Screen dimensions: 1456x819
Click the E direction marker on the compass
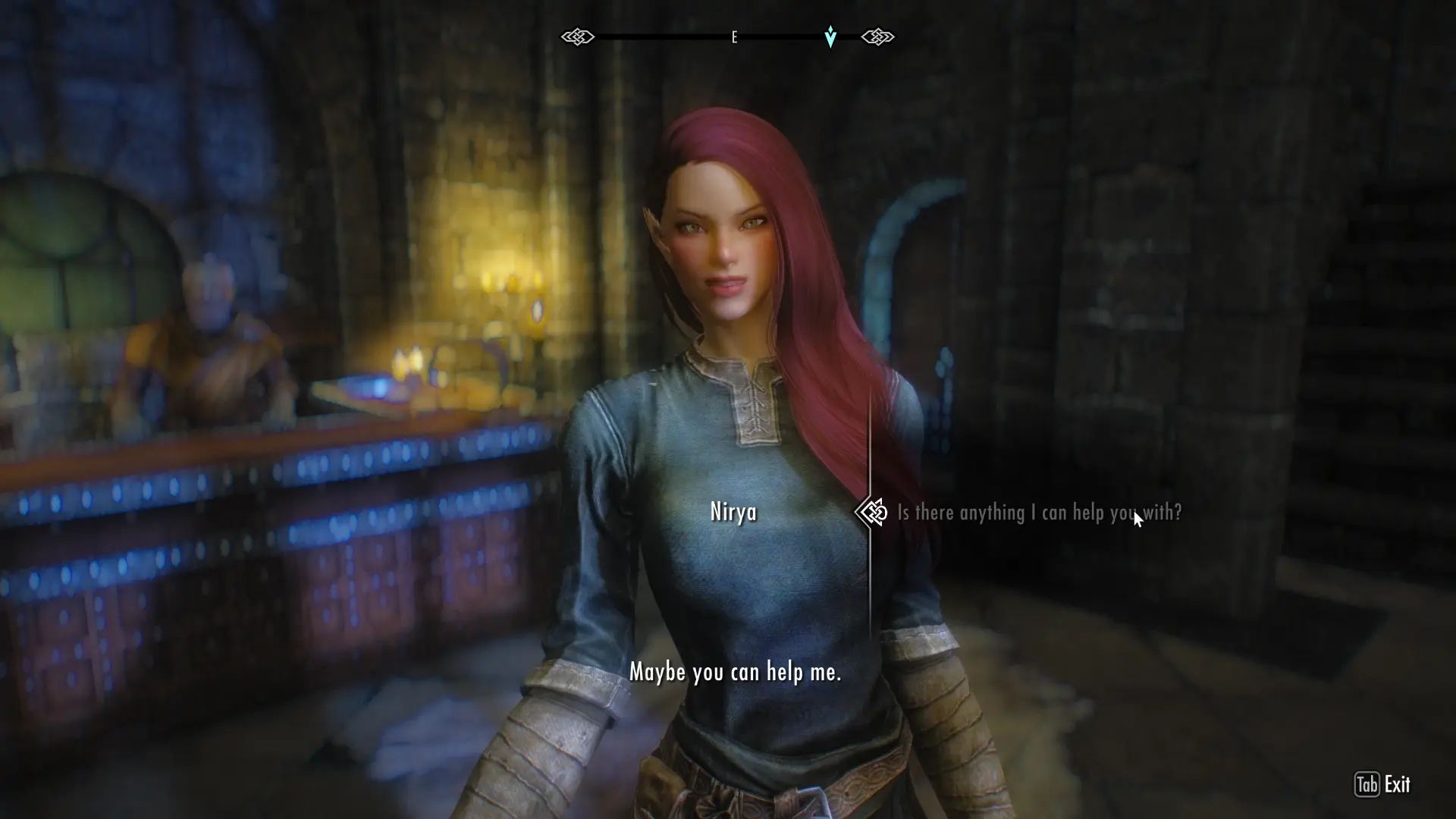733,36
